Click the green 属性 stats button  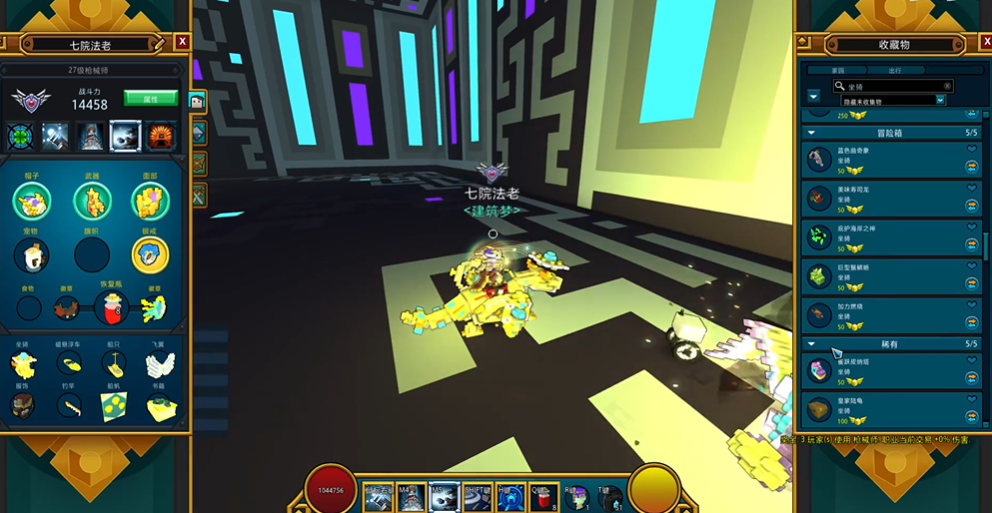pos(150,98)
